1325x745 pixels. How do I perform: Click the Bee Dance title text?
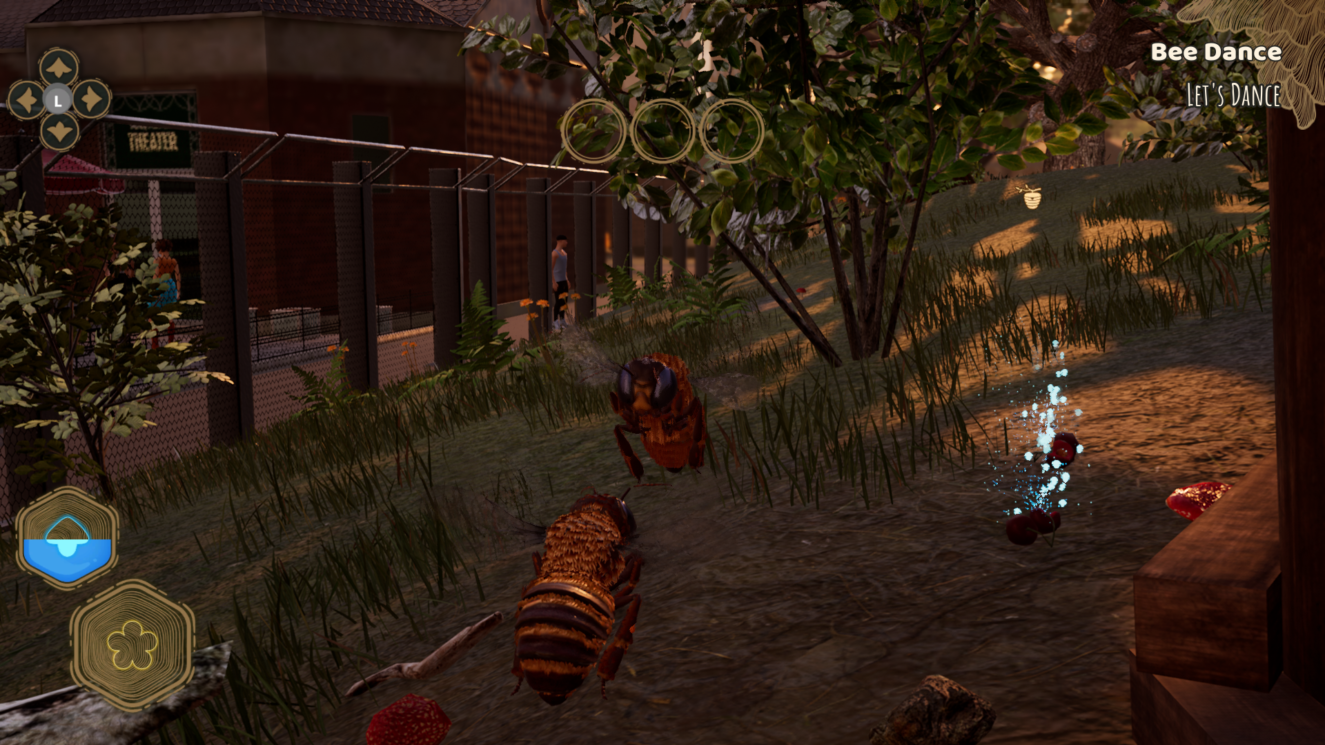[1216, 51]
